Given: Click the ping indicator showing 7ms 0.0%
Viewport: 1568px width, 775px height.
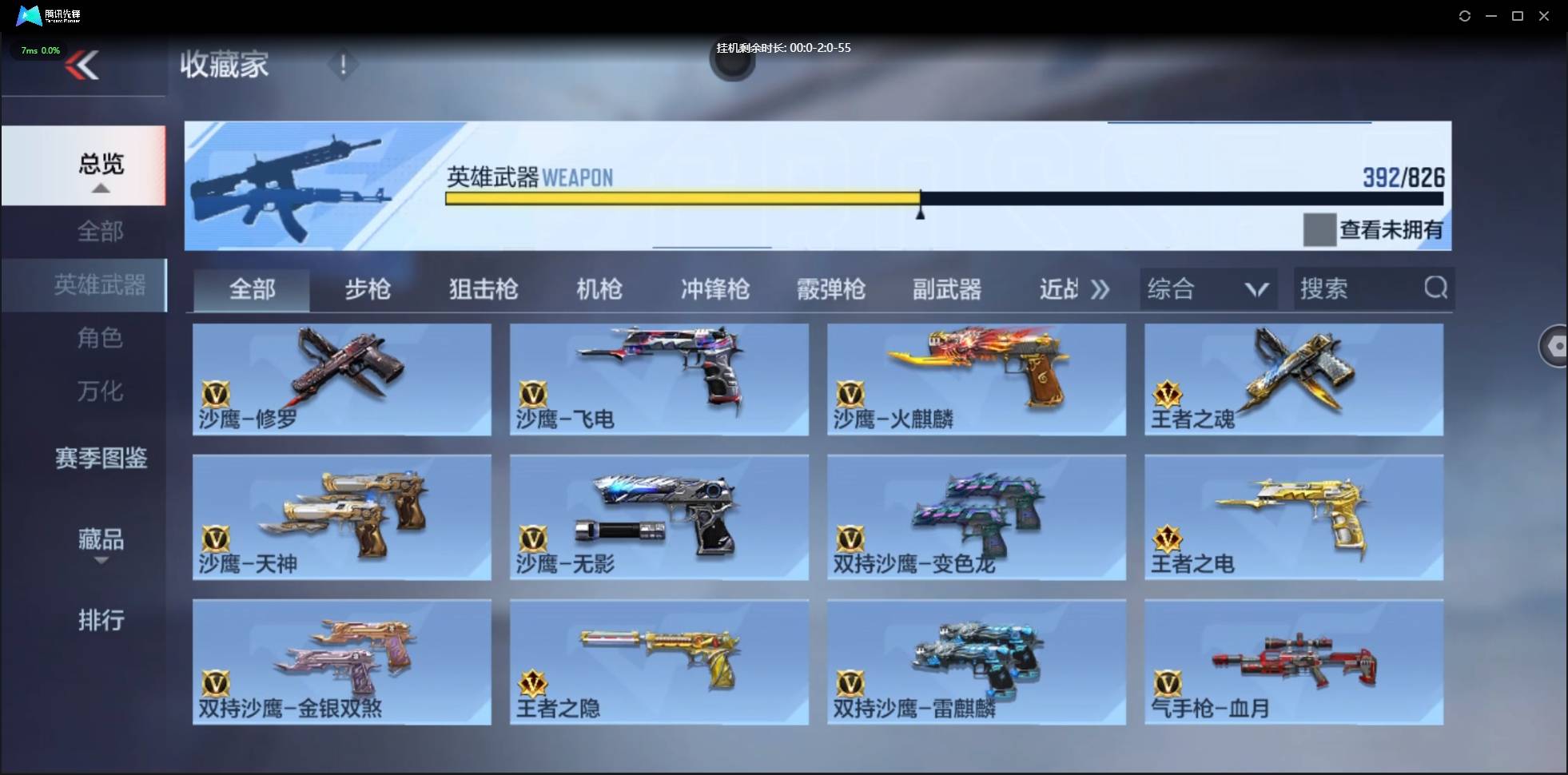Looking at the screenshot, I should click(39, 50).
